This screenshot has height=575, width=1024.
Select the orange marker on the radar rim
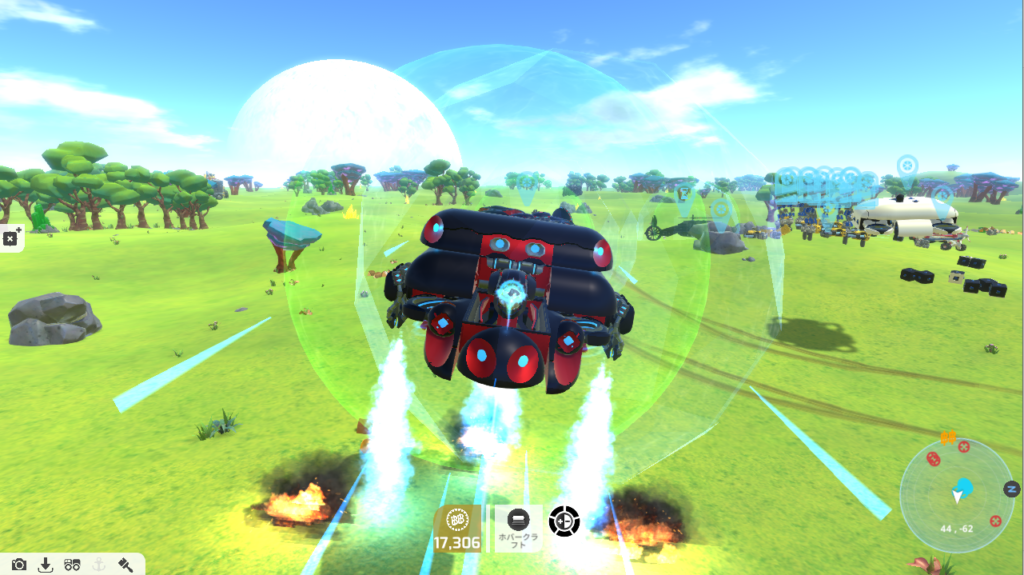pos(948,437)
